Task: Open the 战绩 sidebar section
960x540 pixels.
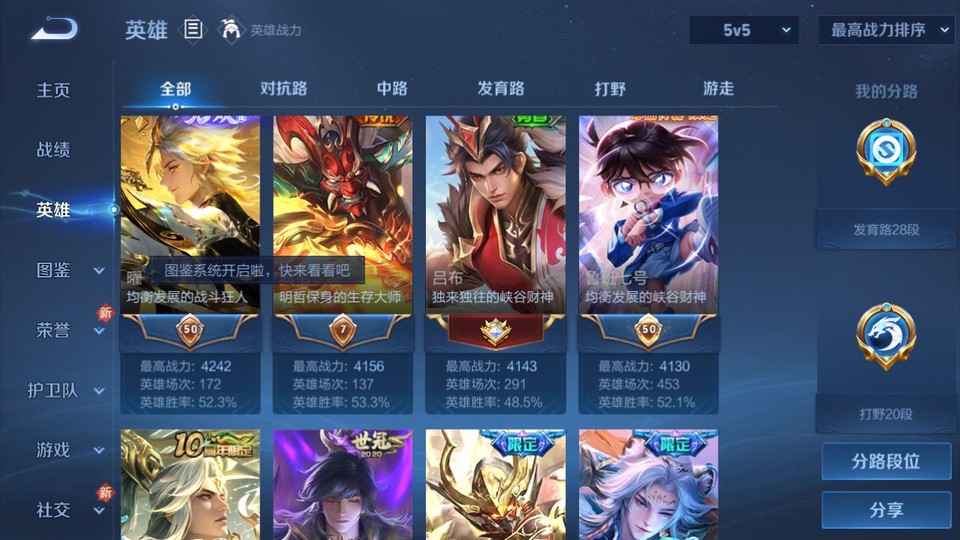Action: [54, 150]
